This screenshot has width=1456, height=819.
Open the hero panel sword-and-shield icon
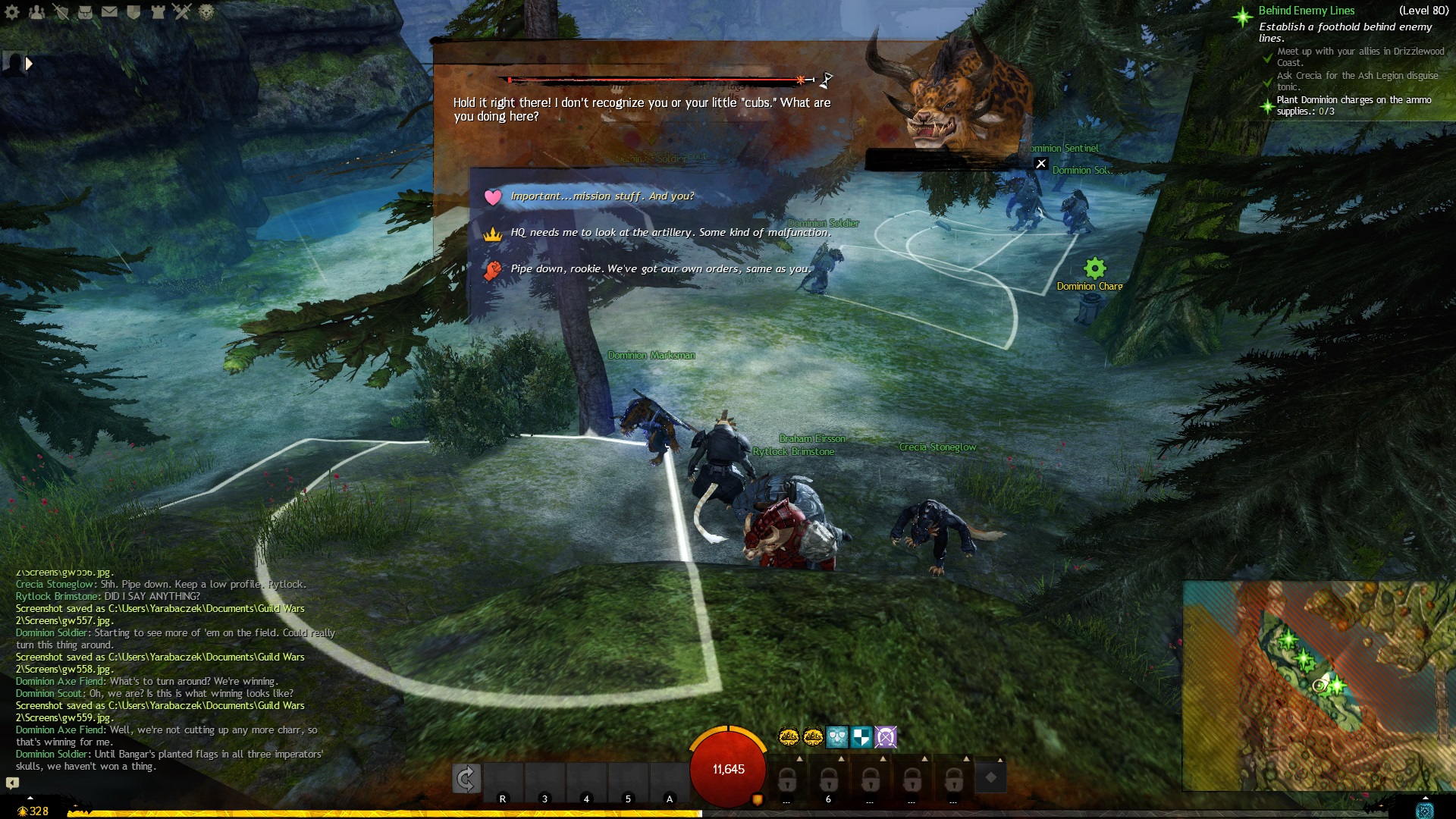pos(61,12)
